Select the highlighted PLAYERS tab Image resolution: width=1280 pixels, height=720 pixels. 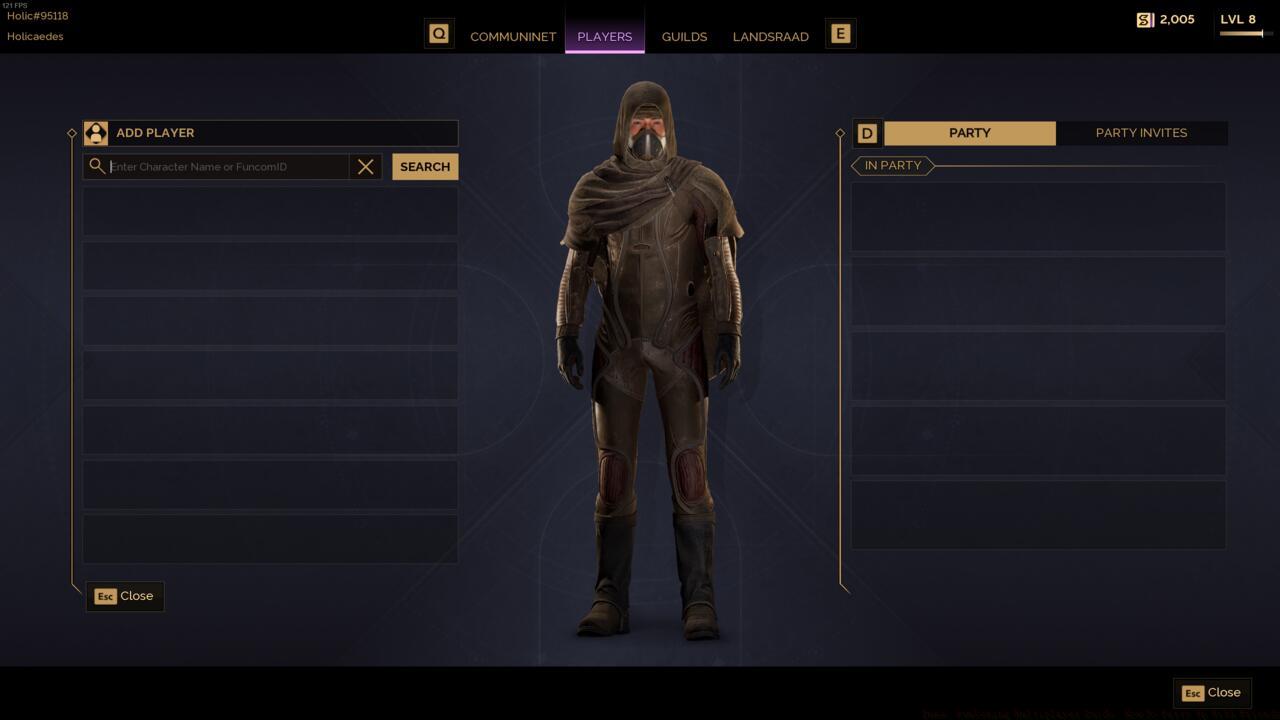coord(604,36)
